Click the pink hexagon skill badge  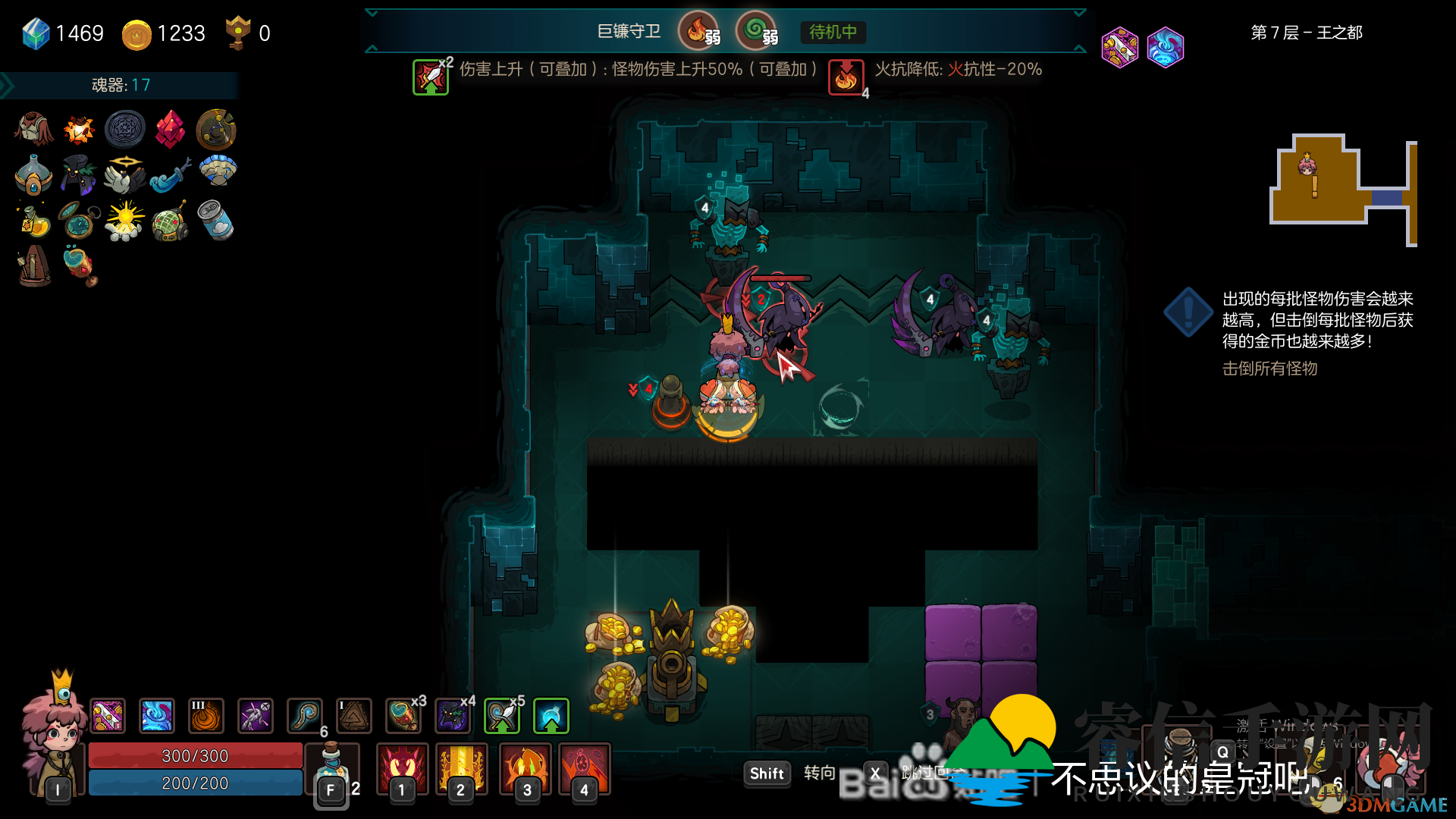(x=1119, y=47)
